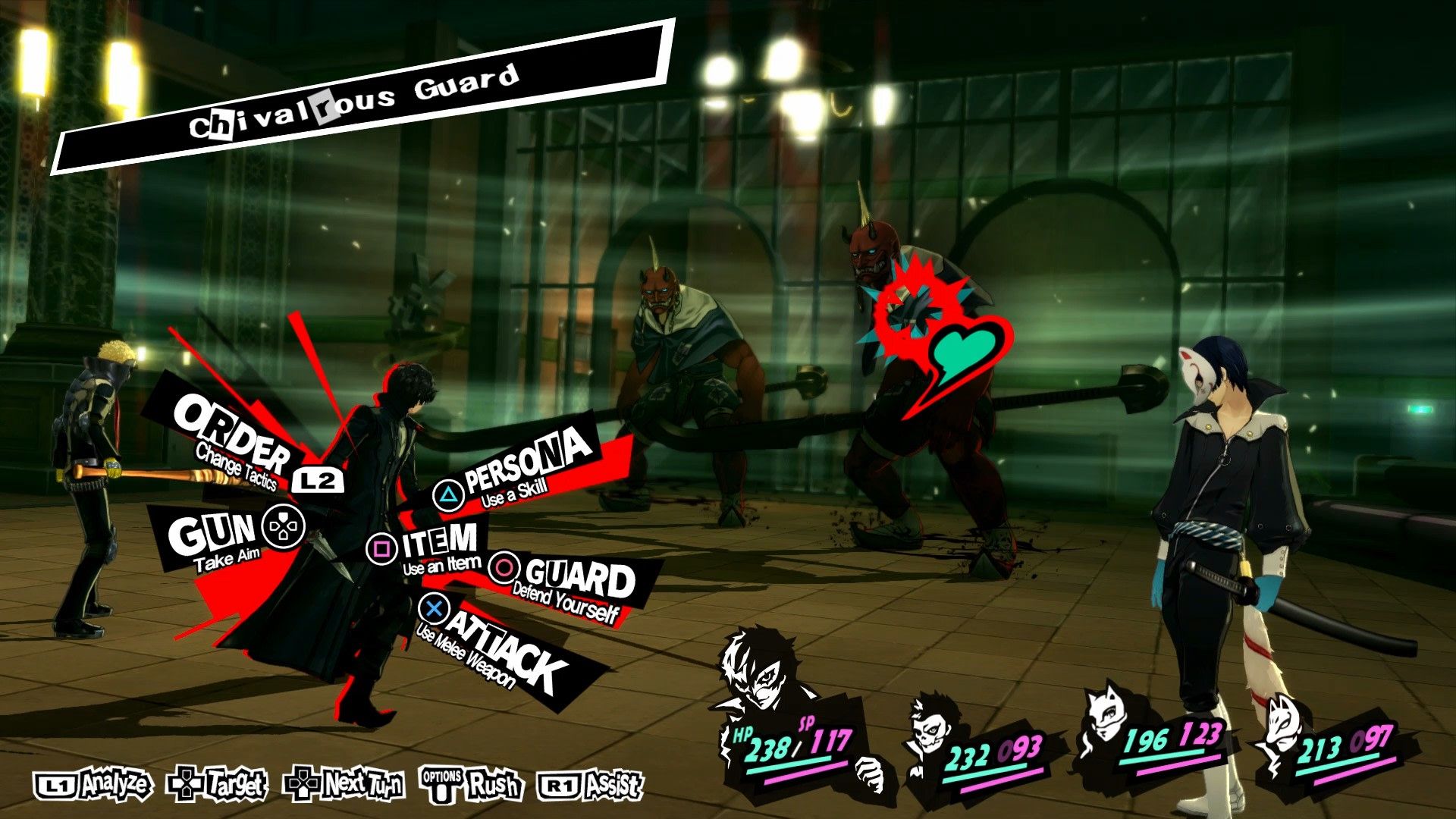Activate Rush auto-battle
The width and height of the screenshot is (1456, 819).
(x=472, y=785)
